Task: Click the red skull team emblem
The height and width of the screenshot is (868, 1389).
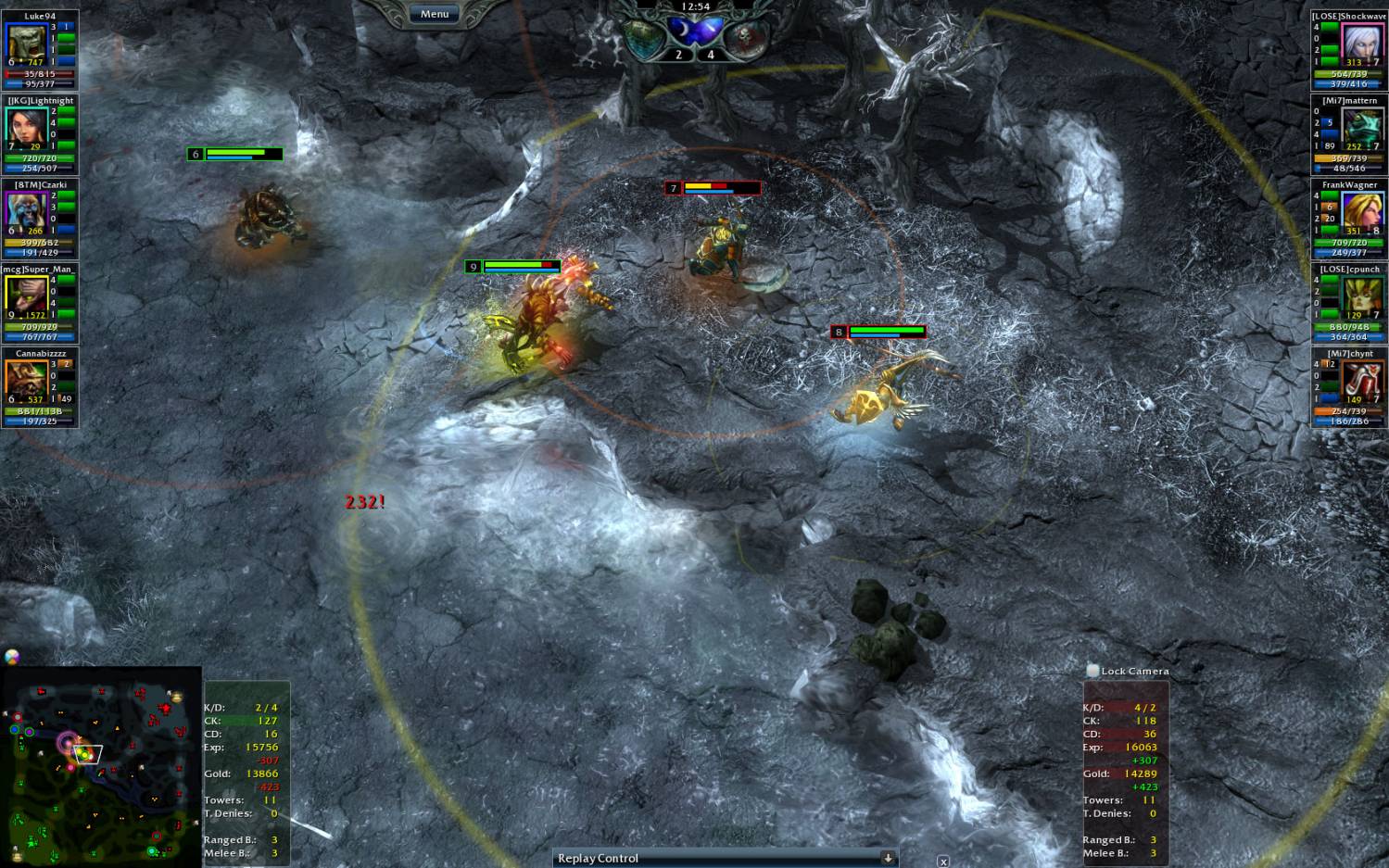Action: pos(746,36)
